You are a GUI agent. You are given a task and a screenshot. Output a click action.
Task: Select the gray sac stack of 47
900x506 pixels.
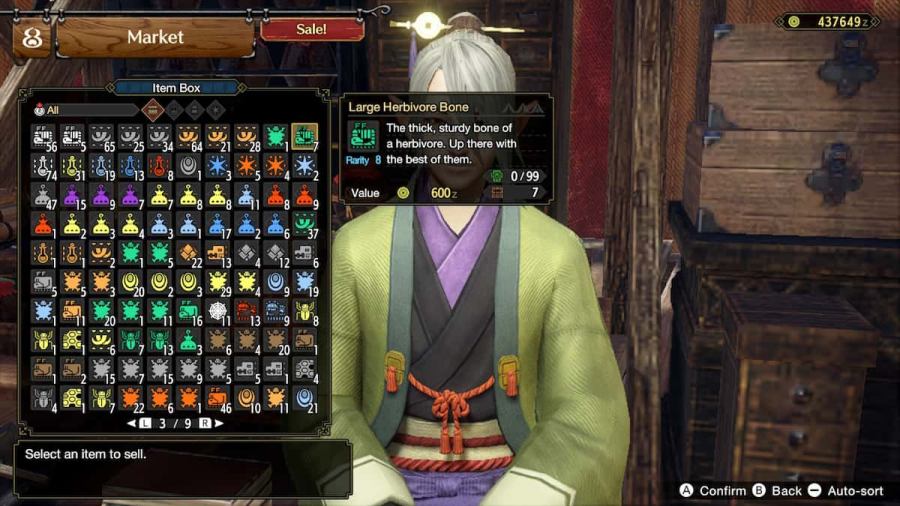(43, 194)
